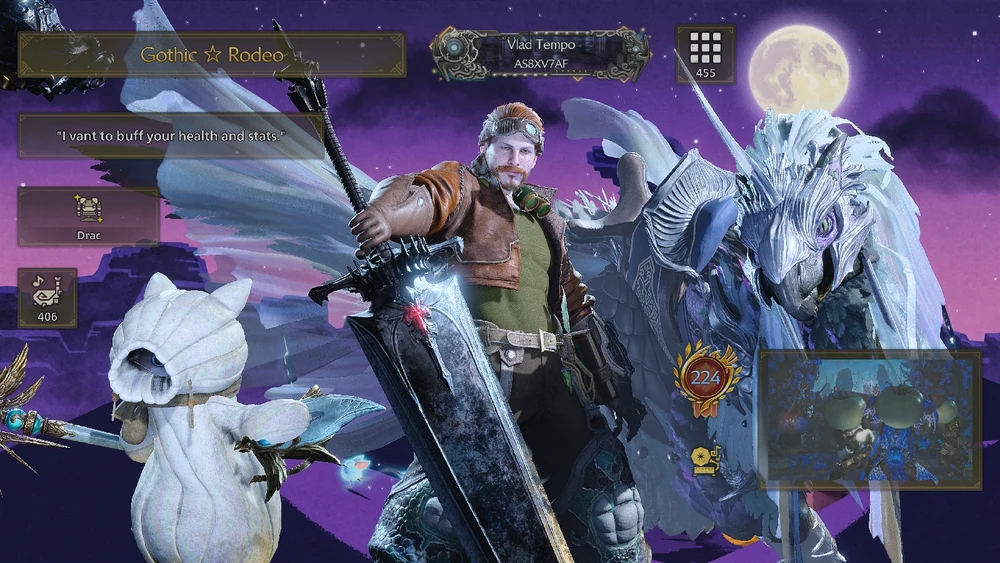
Task: Open the grid icon showing 455
Action: pyautogui.click(x=706, y=54)
